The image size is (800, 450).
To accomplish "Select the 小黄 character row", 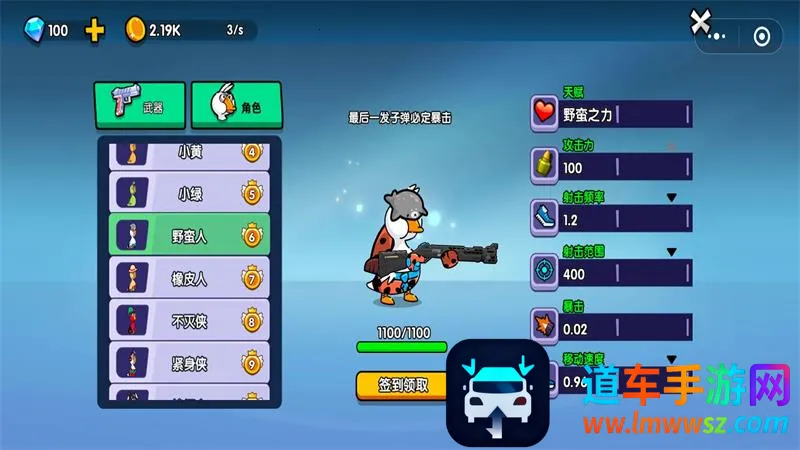I will tap(188, 153).
